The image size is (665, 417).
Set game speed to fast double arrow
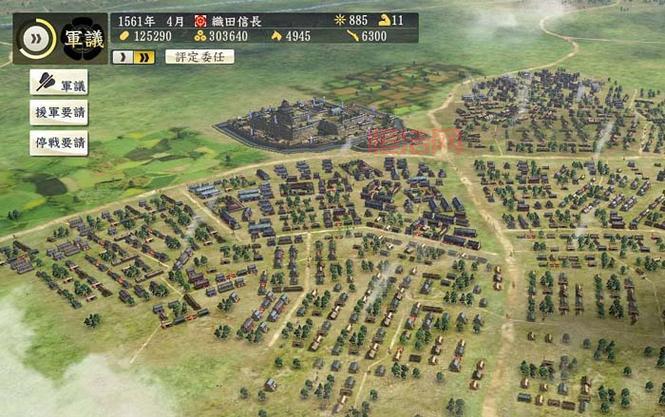(145, 57)
